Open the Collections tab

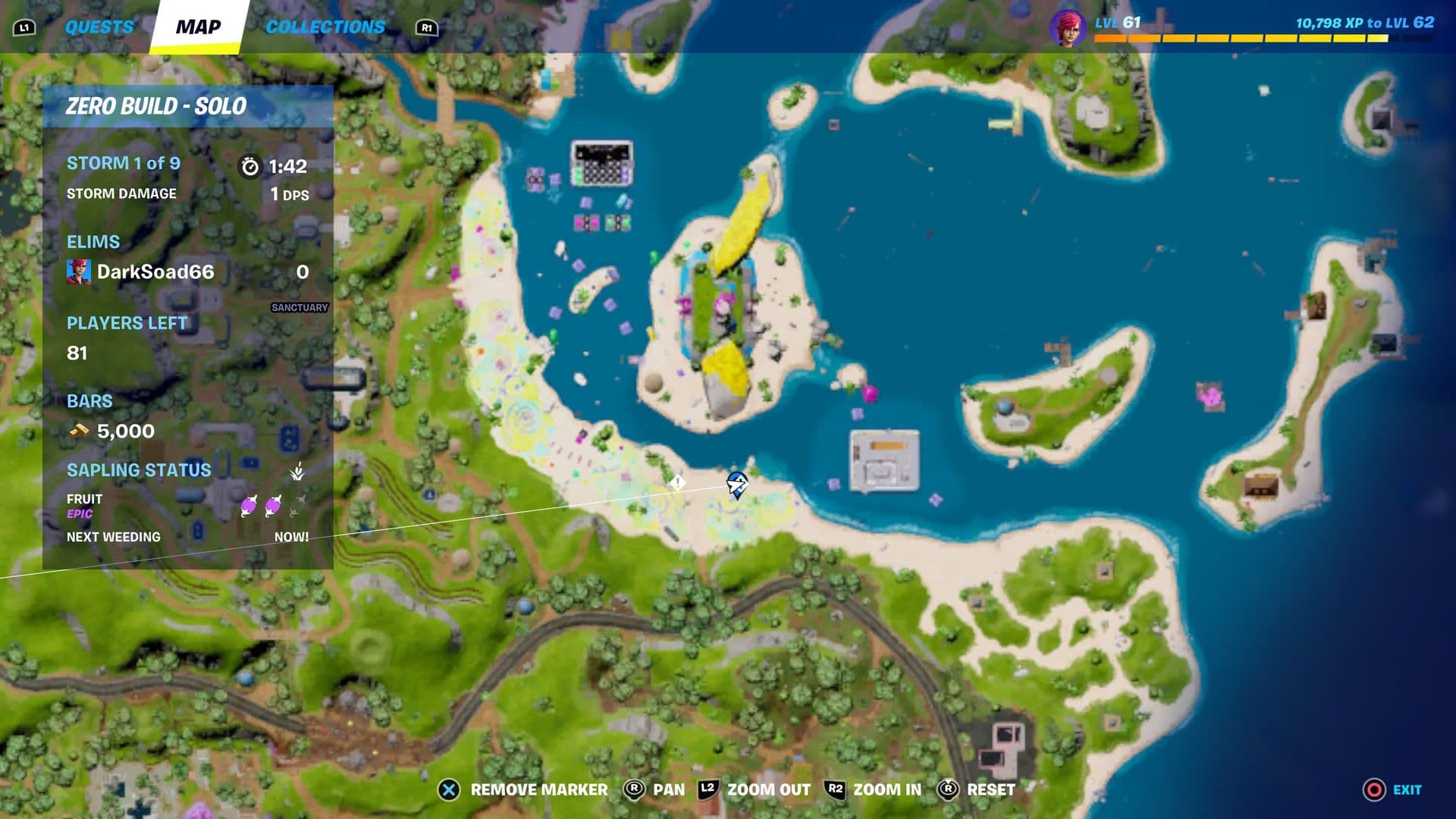coord(325,27)
